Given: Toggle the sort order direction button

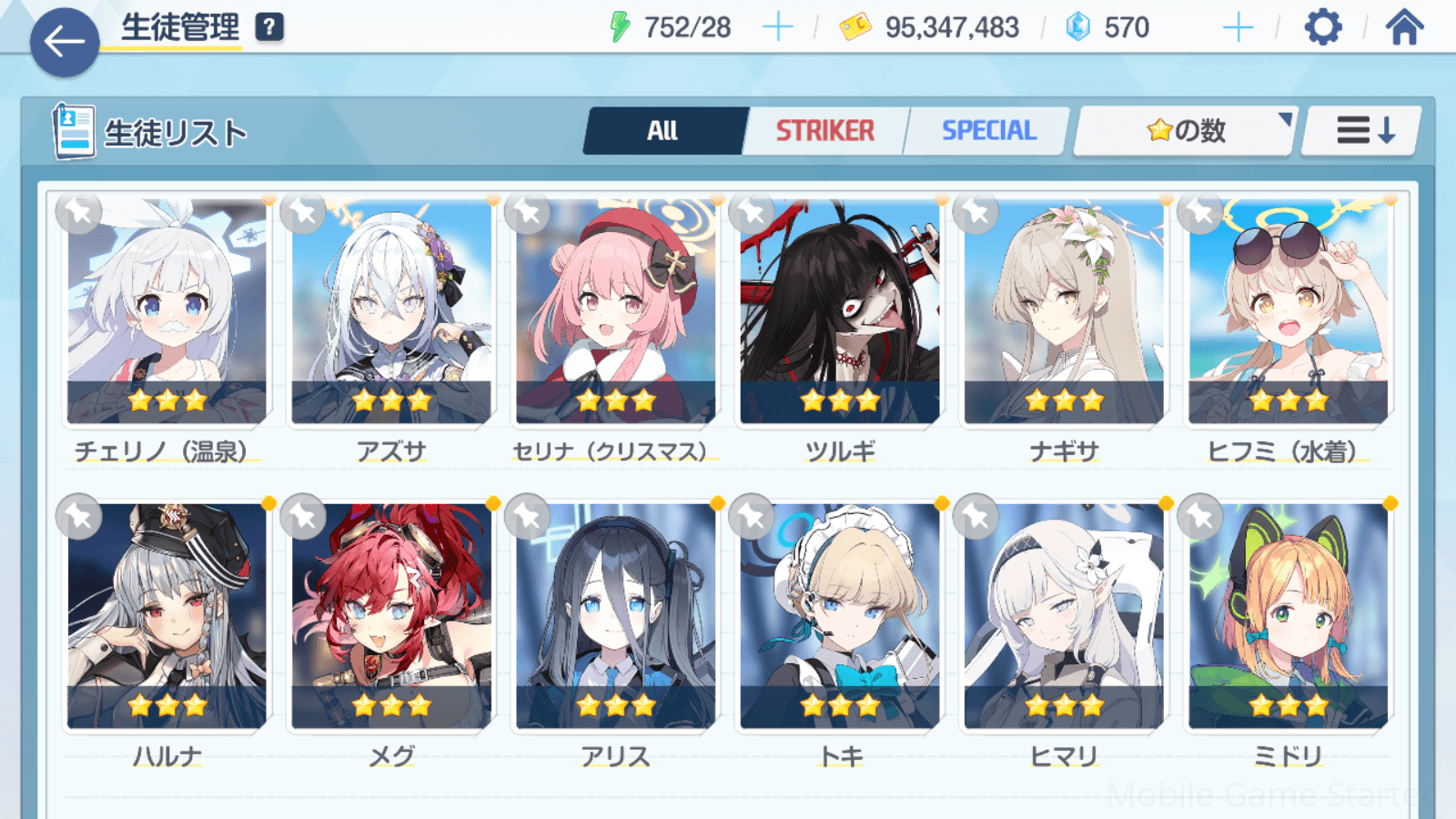Looking at the screenshot, I should click(1363, 131).
